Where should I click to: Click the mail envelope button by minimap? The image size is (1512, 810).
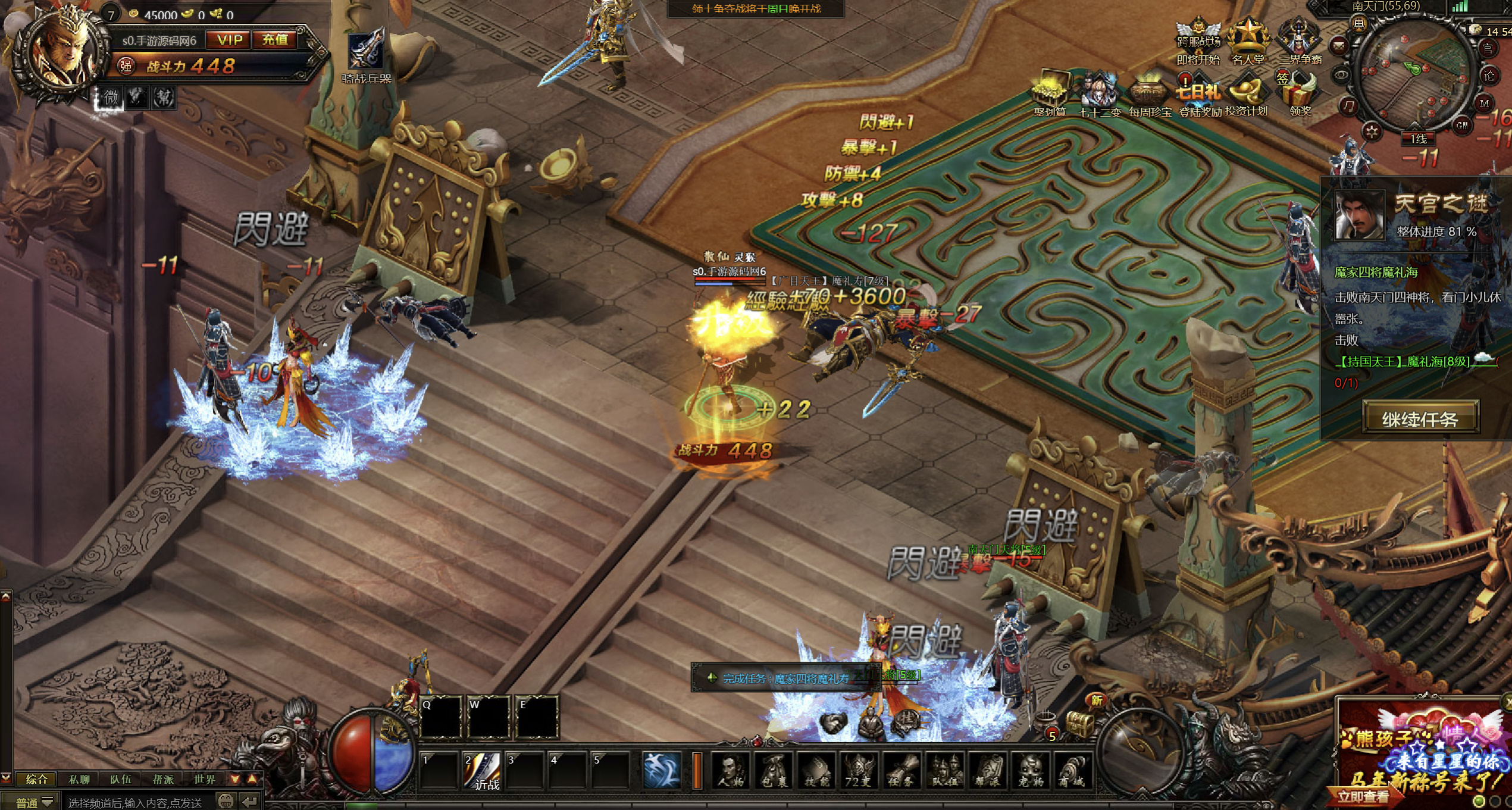[1339, 45]
